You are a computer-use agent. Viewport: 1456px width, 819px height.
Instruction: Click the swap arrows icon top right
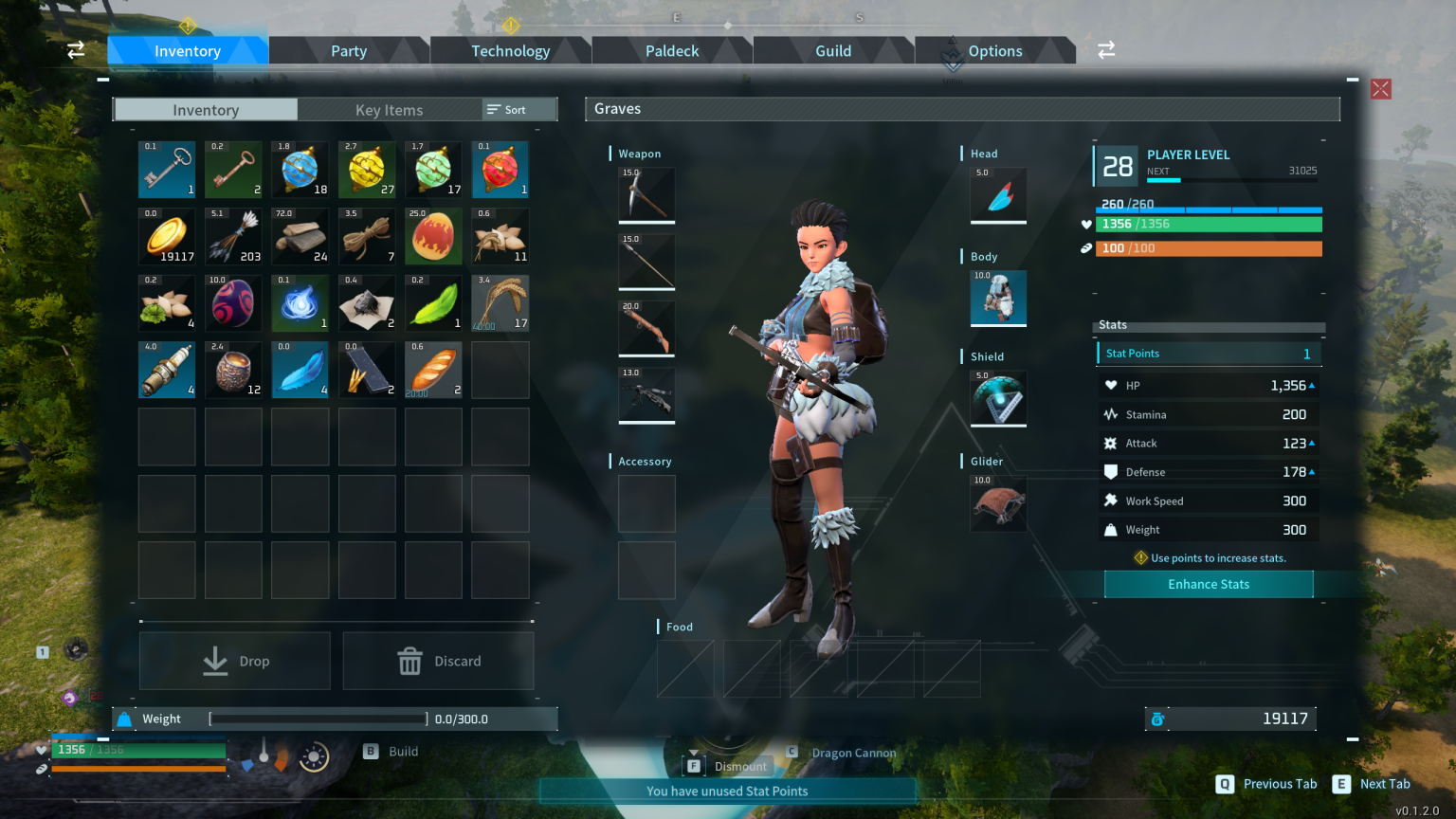pos(1105,49)
